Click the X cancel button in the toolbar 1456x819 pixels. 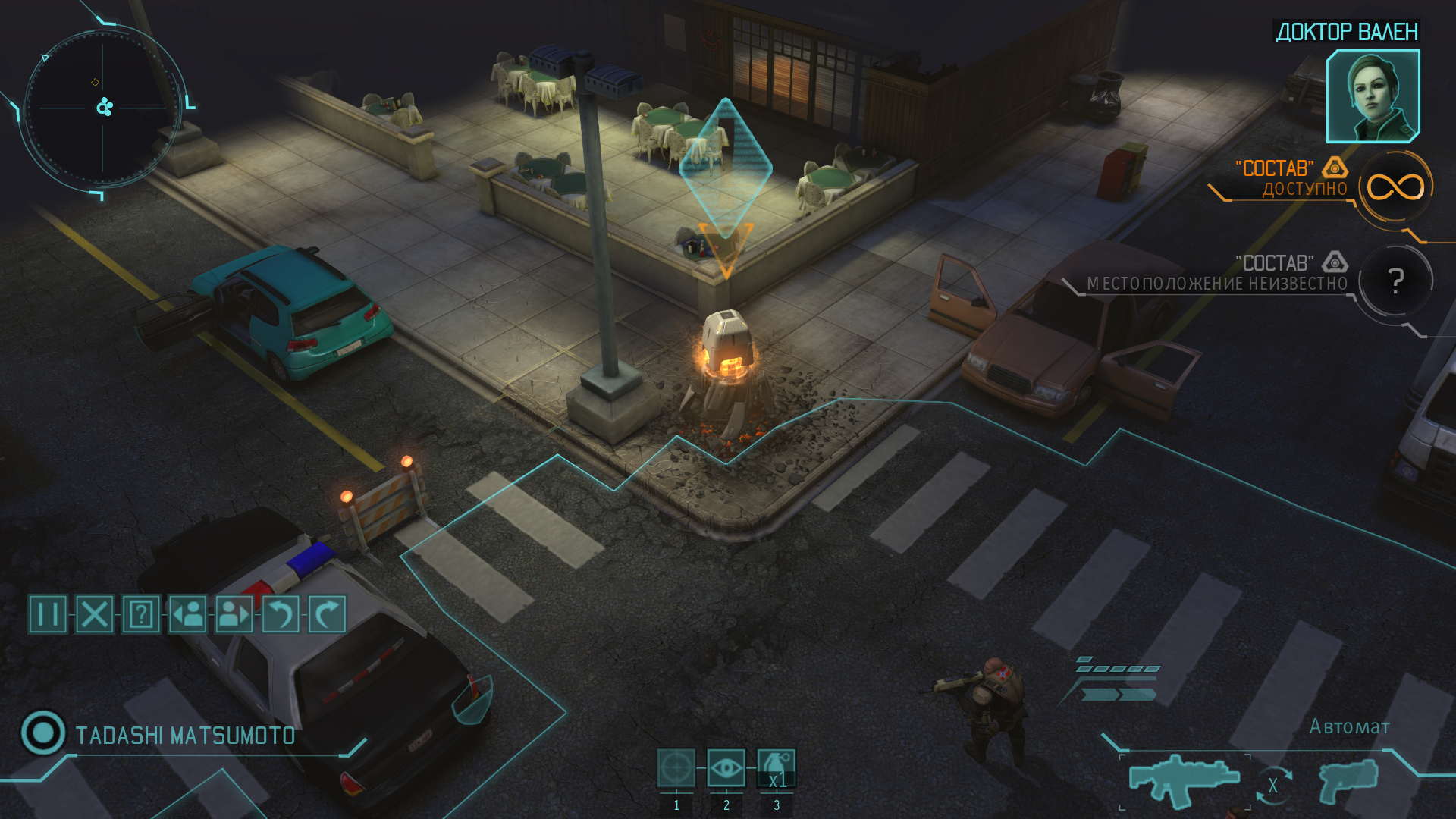pos(95,613)
